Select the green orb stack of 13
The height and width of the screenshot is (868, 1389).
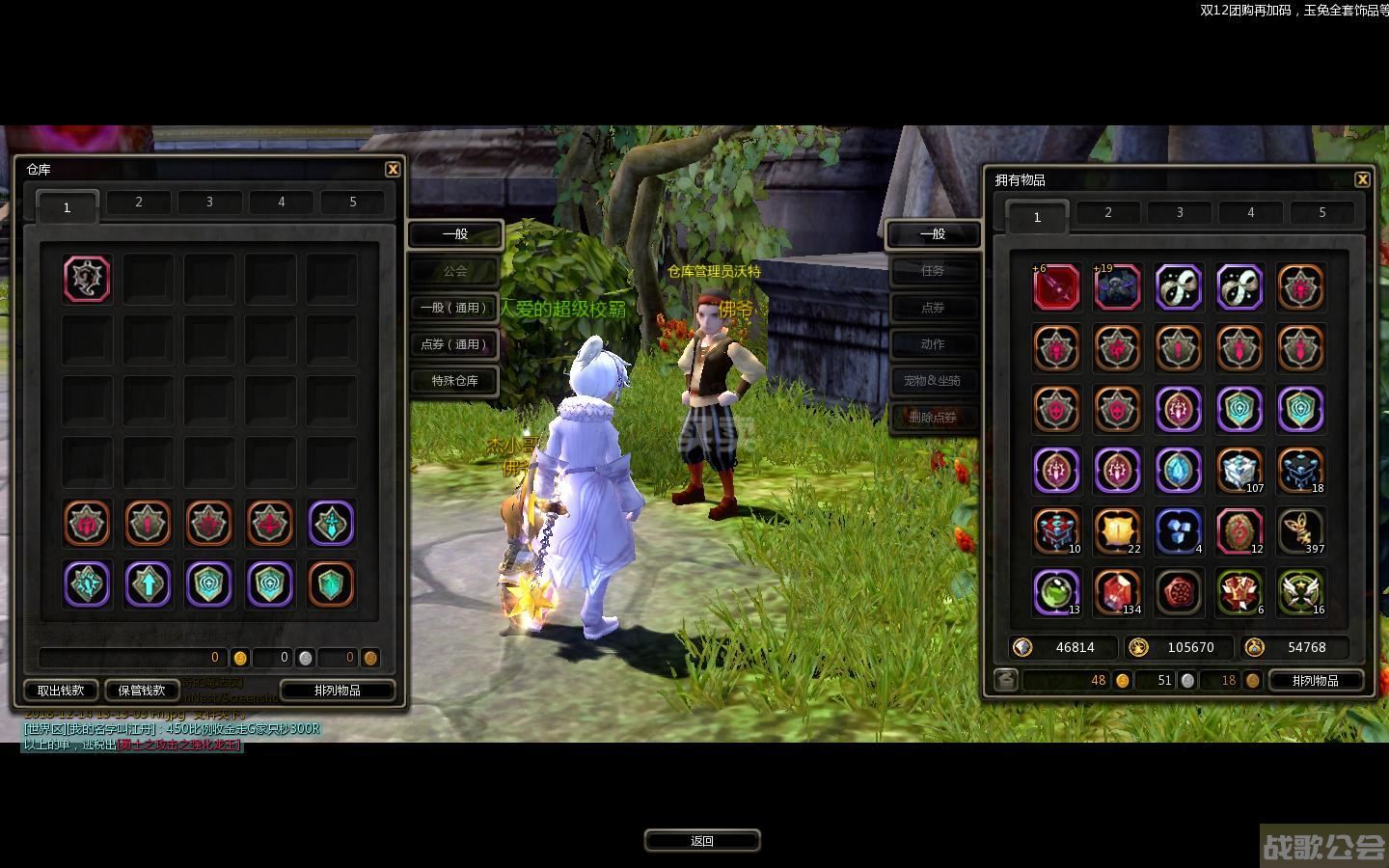[1056, 592]
